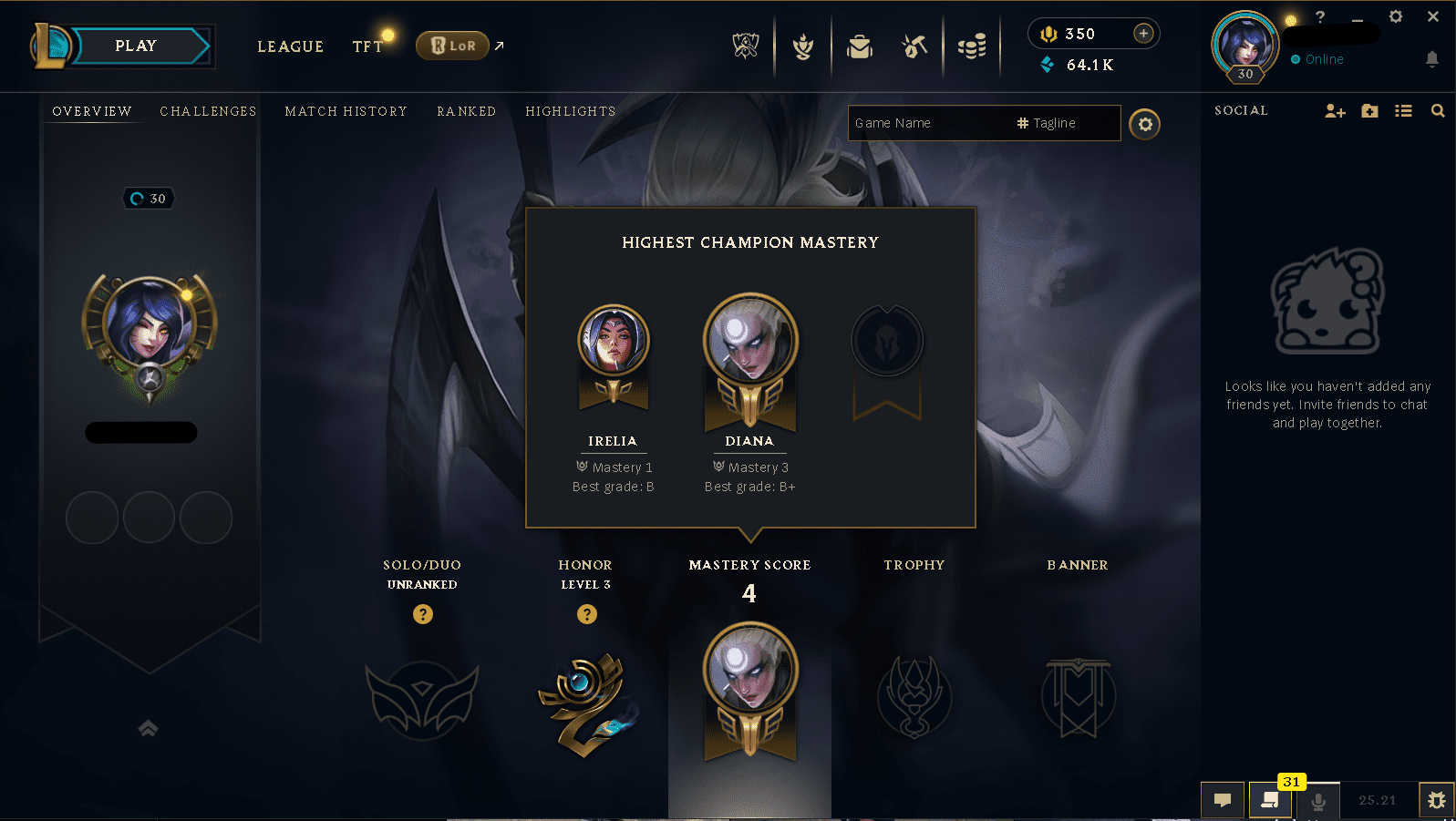Collapse the profile banner panel arrow
The height and width of the screenshot is (821, 1456).
tap(148, 729)
